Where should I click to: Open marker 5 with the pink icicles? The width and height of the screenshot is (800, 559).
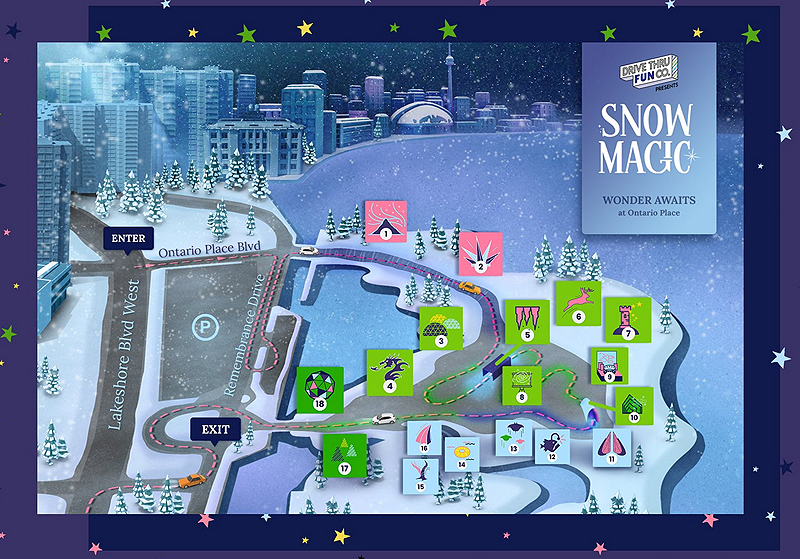[x=525, y=321]
